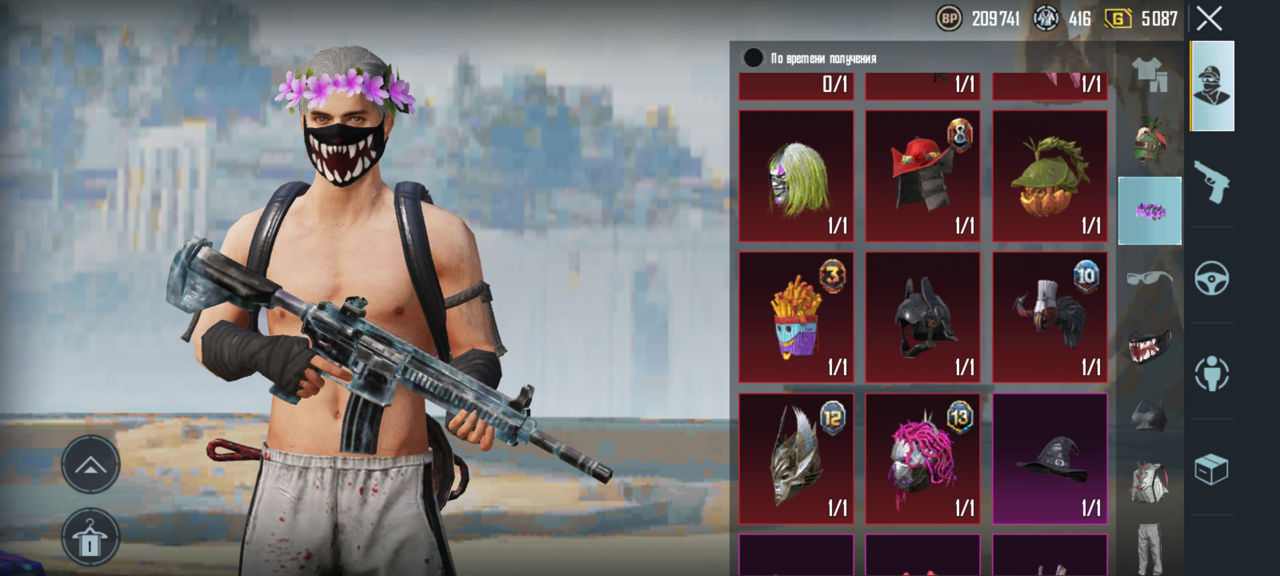Select the silver winged helmet
The width and height of the screenshot is (1280, 576).
(796, 459)
